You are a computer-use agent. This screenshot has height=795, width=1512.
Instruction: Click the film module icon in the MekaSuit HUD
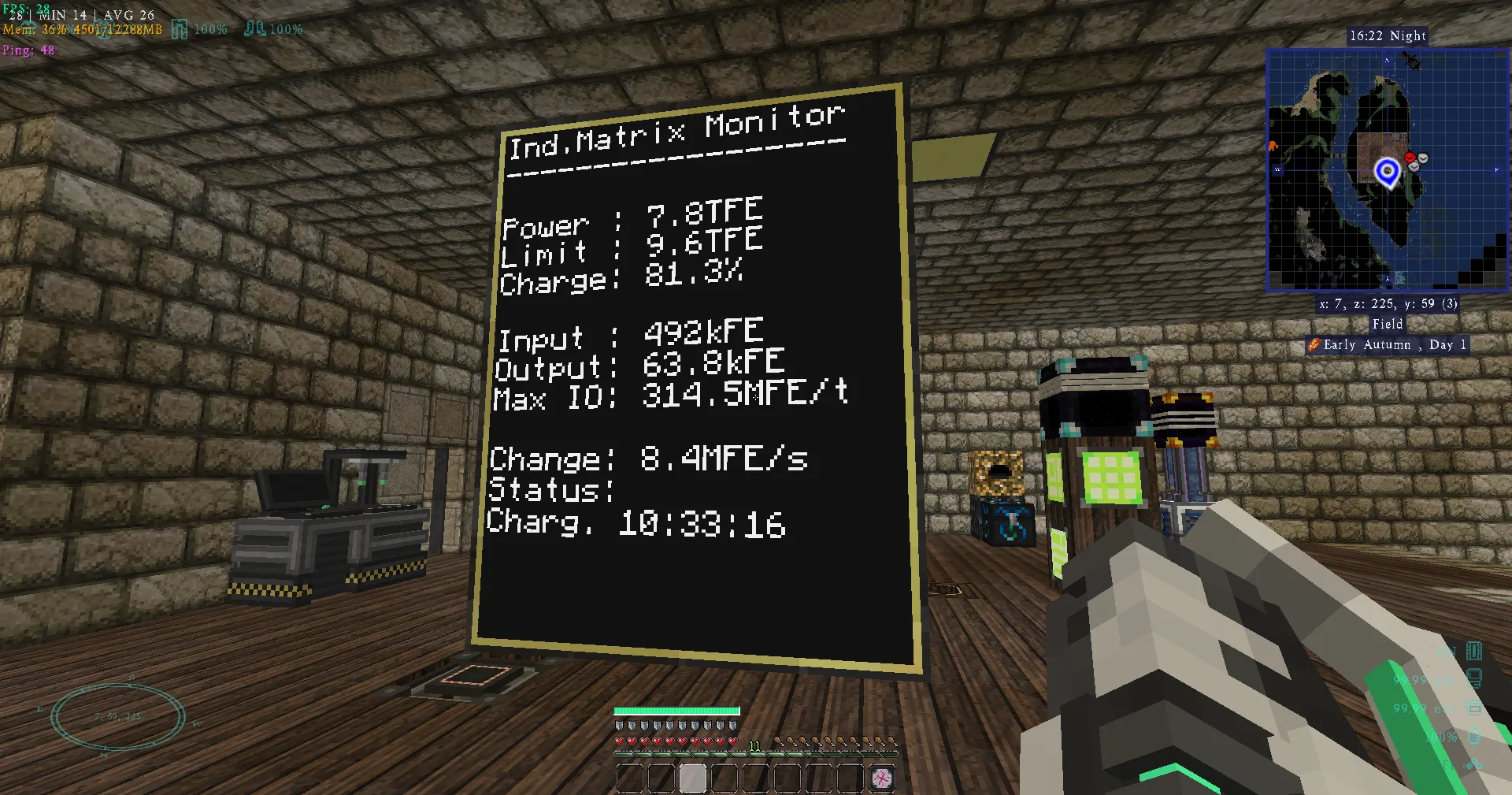click(x=1474, y=651)
